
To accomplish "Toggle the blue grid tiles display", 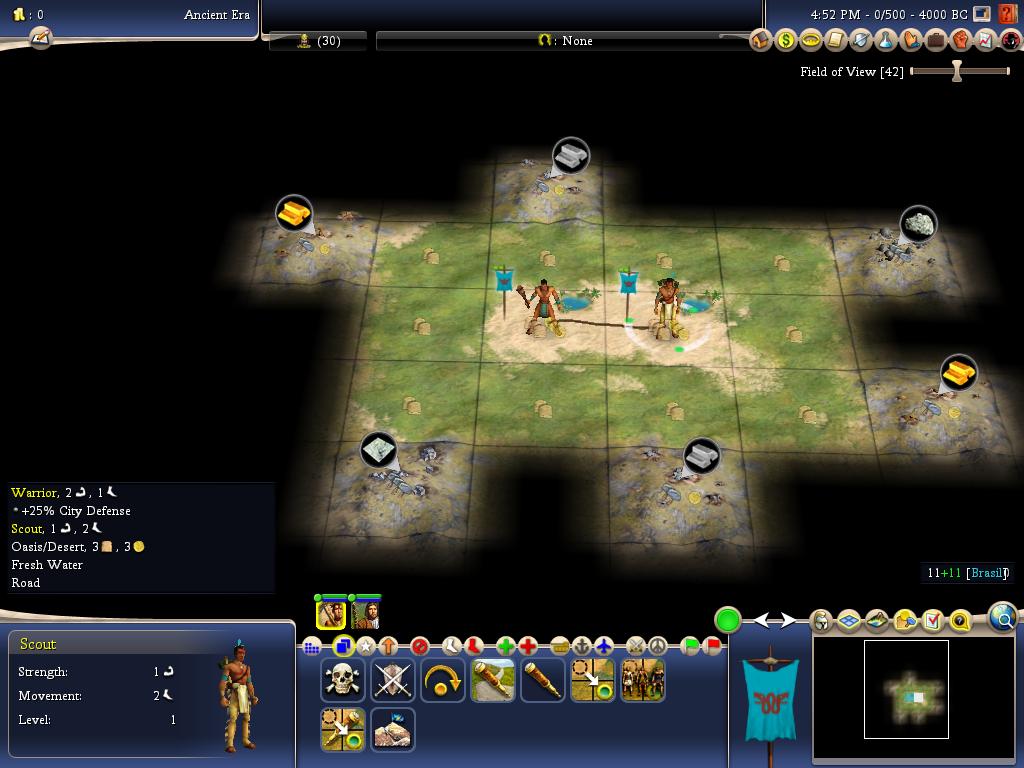I will 848,621.
